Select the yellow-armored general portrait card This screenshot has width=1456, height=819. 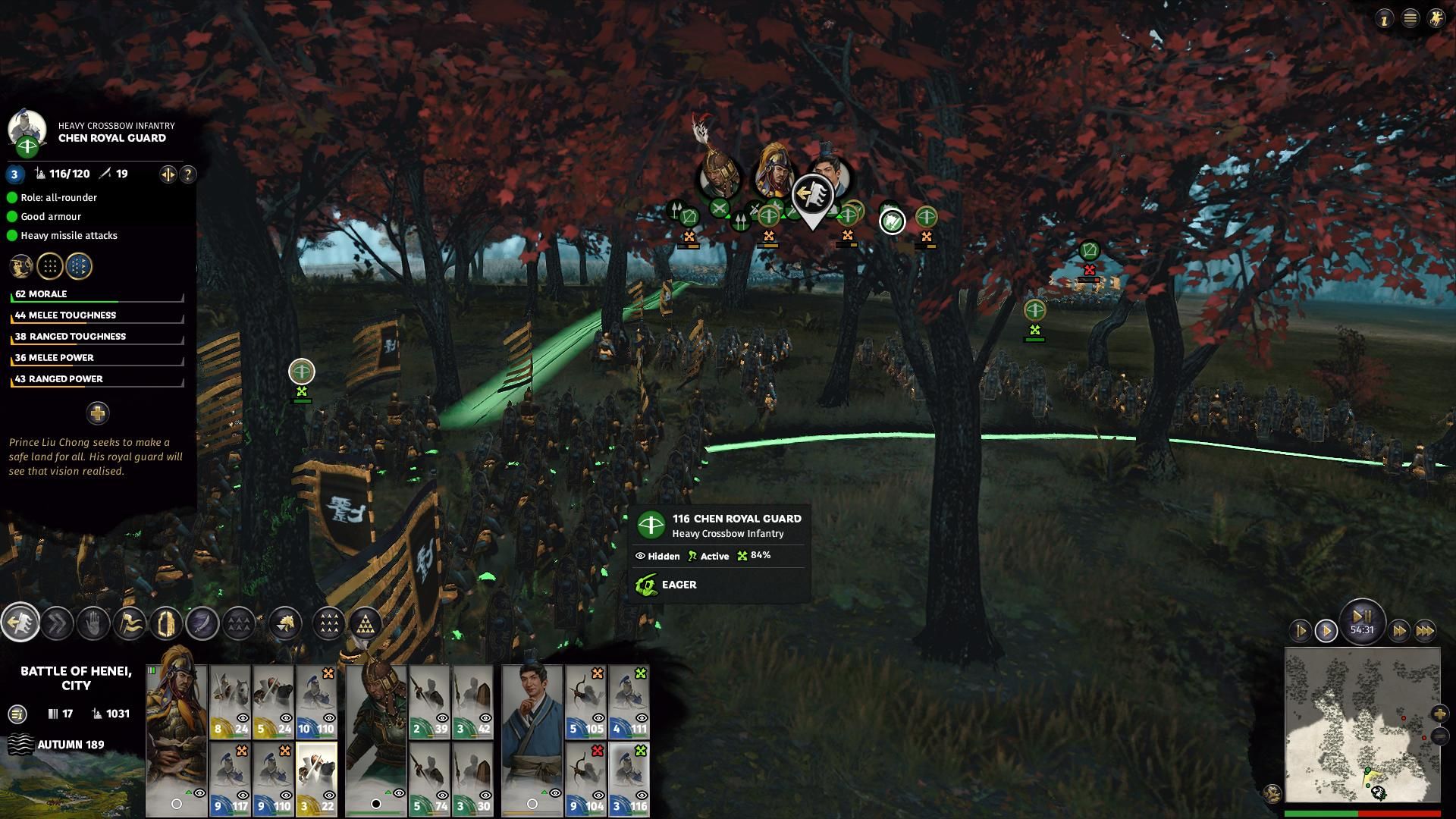pos(177,739)
